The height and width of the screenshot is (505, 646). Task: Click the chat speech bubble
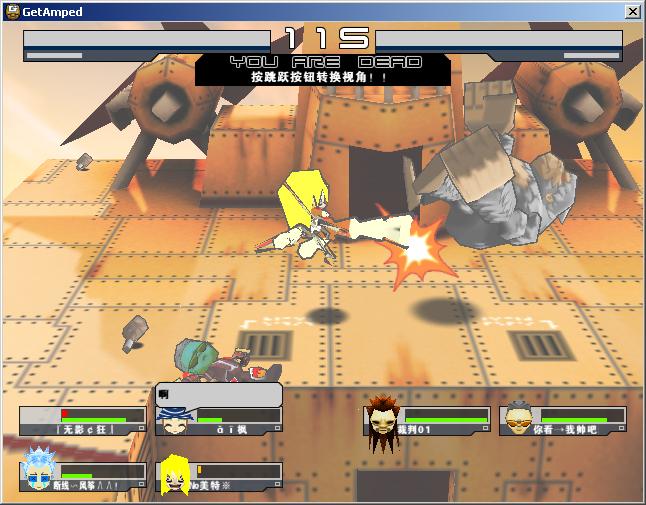[218, 394]
